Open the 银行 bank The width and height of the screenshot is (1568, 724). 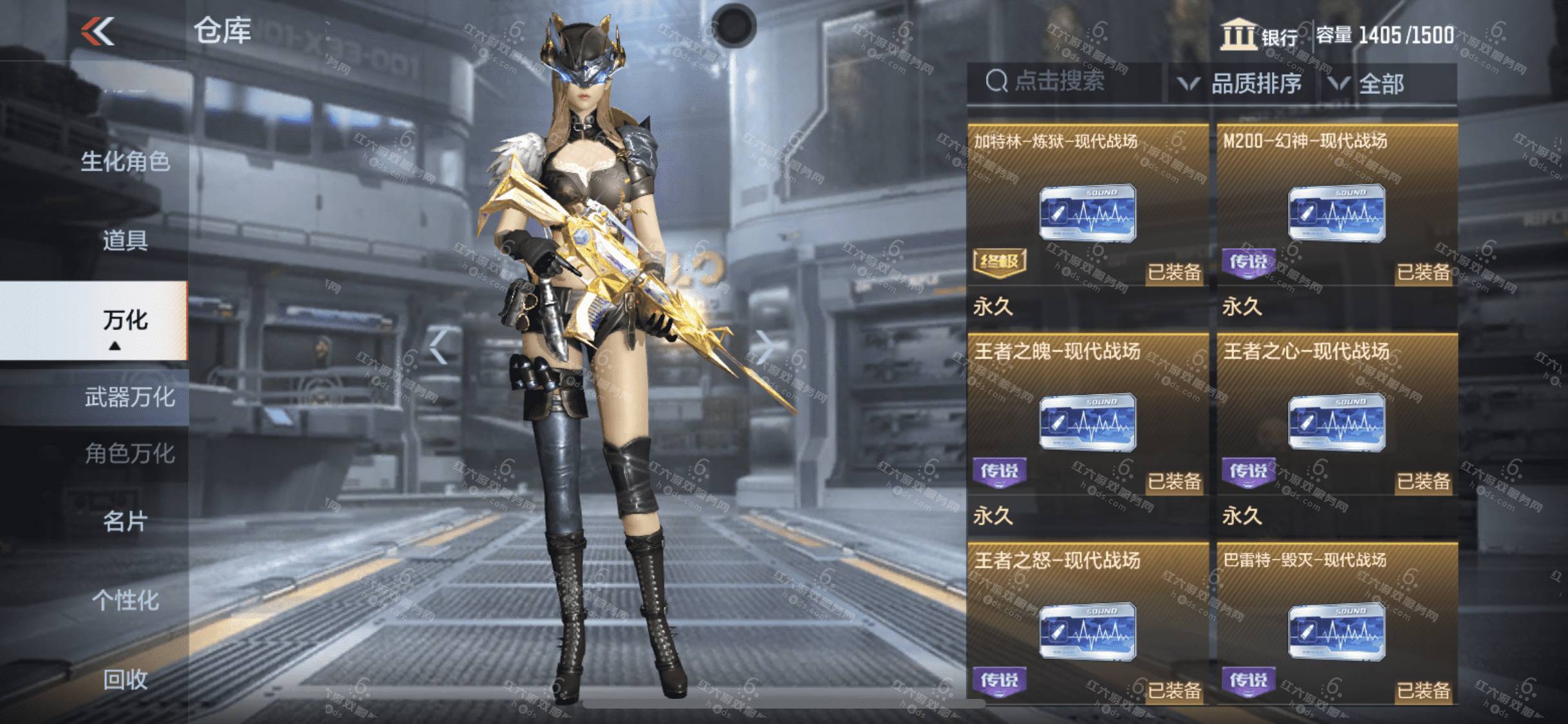coord(1260,36)
